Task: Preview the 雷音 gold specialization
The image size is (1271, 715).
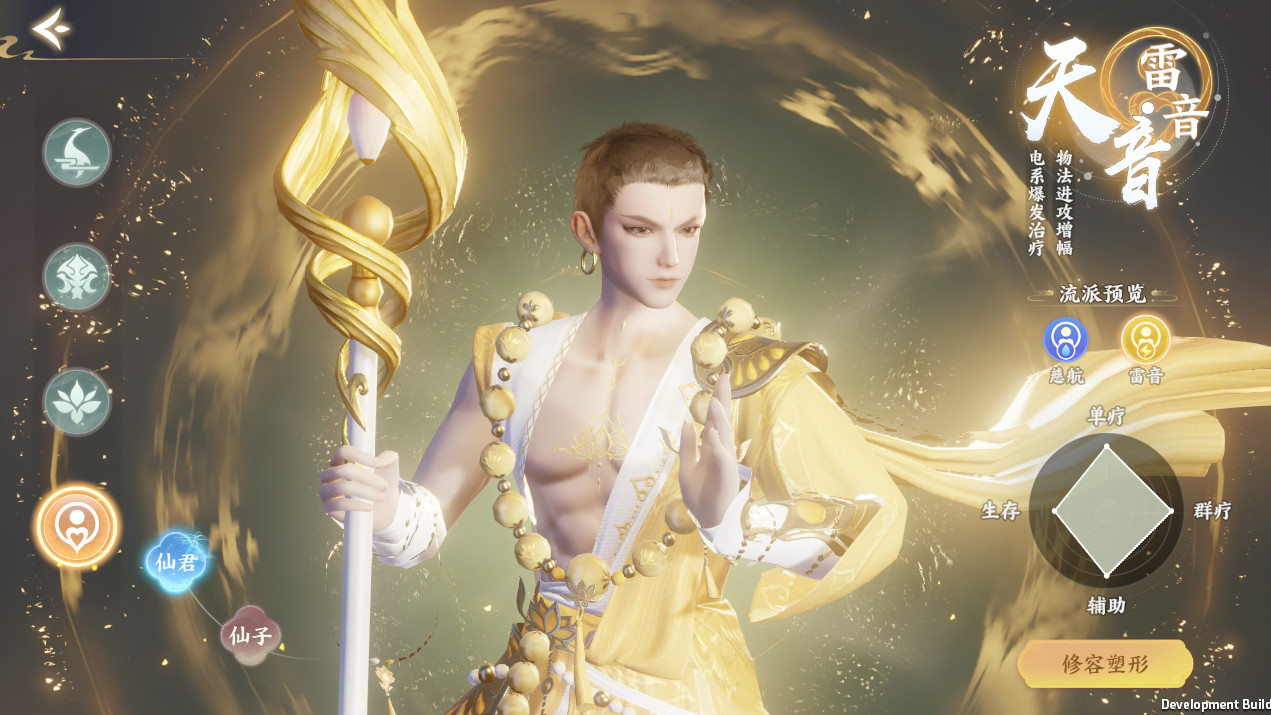Action: coord(1144,341)
